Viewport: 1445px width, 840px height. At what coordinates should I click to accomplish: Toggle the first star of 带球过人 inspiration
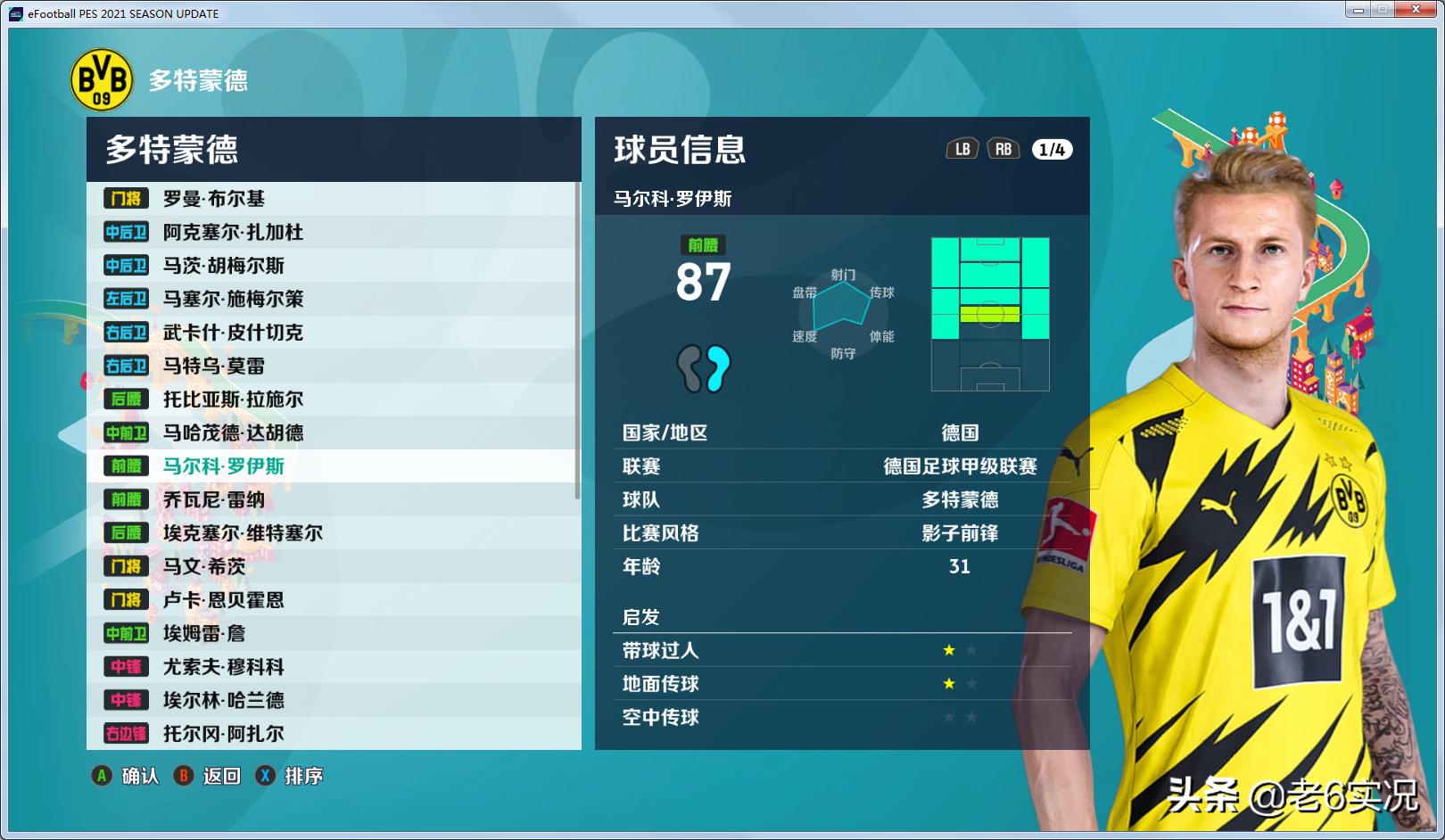tap(948, 650)
